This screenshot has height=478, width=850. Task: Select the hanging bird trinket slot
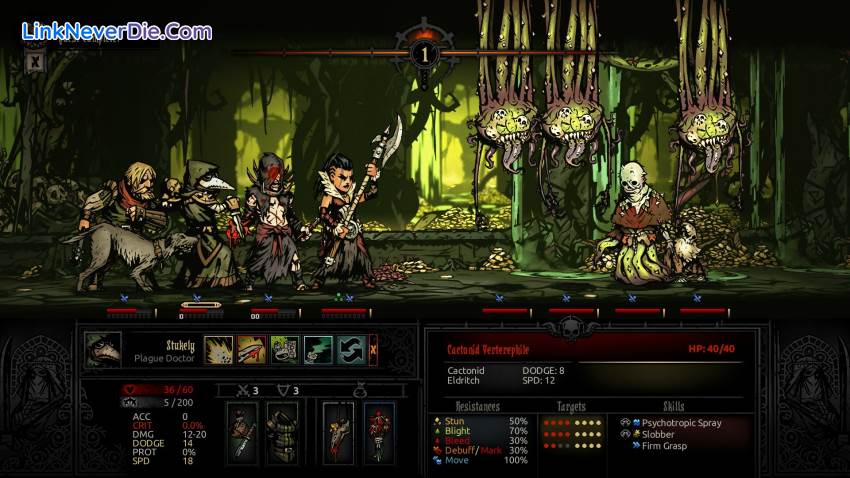click(x=338, y=432)
